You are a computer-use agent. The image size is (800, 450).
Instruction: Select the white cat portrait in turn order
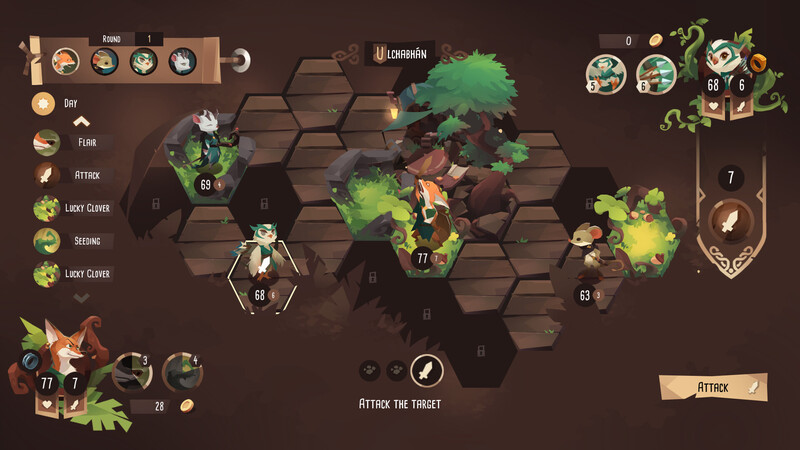point(182,60)
